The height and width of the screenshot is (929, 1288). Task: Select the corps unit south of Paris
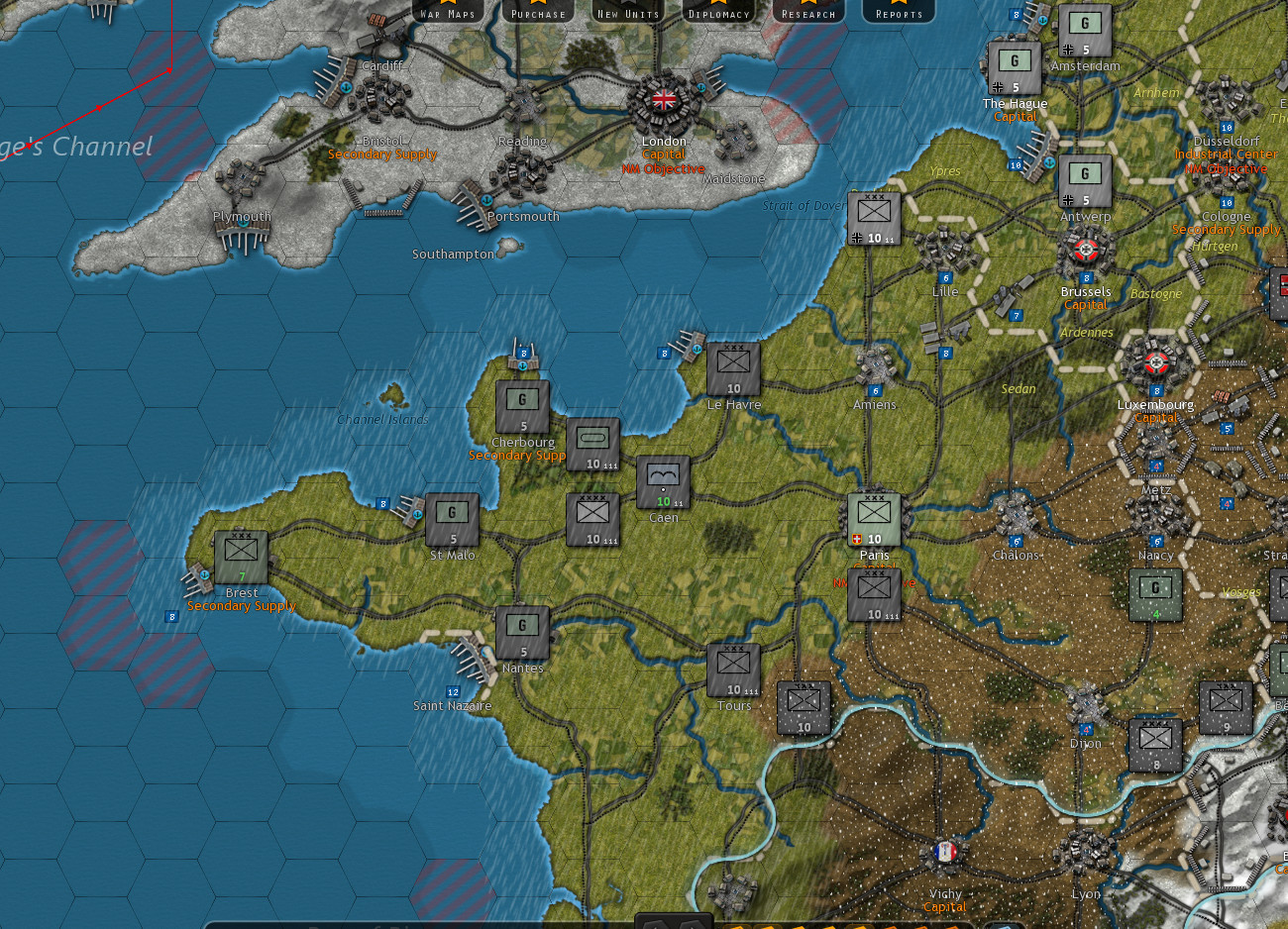[875, 592]
